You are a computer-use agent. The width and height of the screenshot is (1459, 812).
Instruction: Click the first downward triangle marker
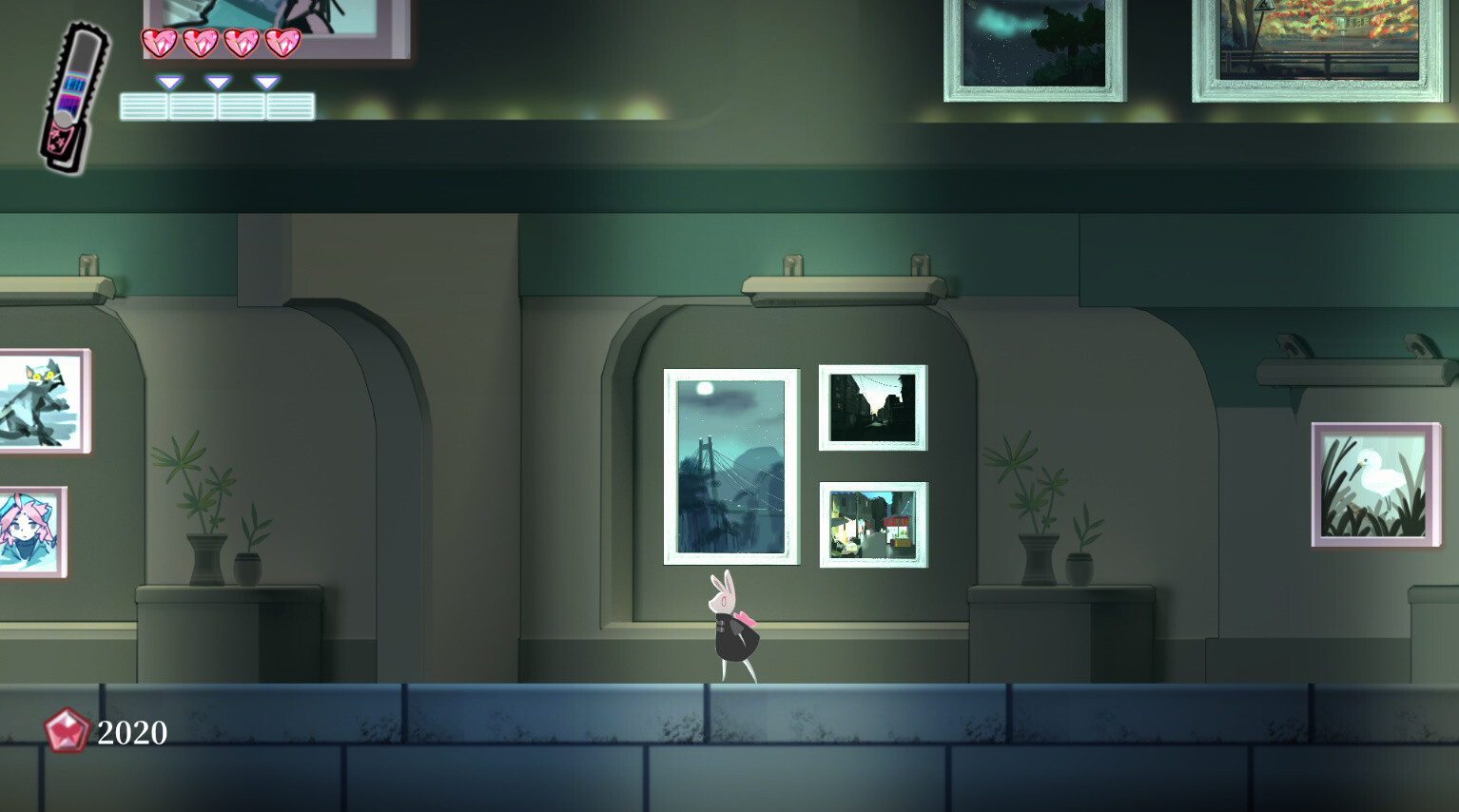(x=170, y=83)
